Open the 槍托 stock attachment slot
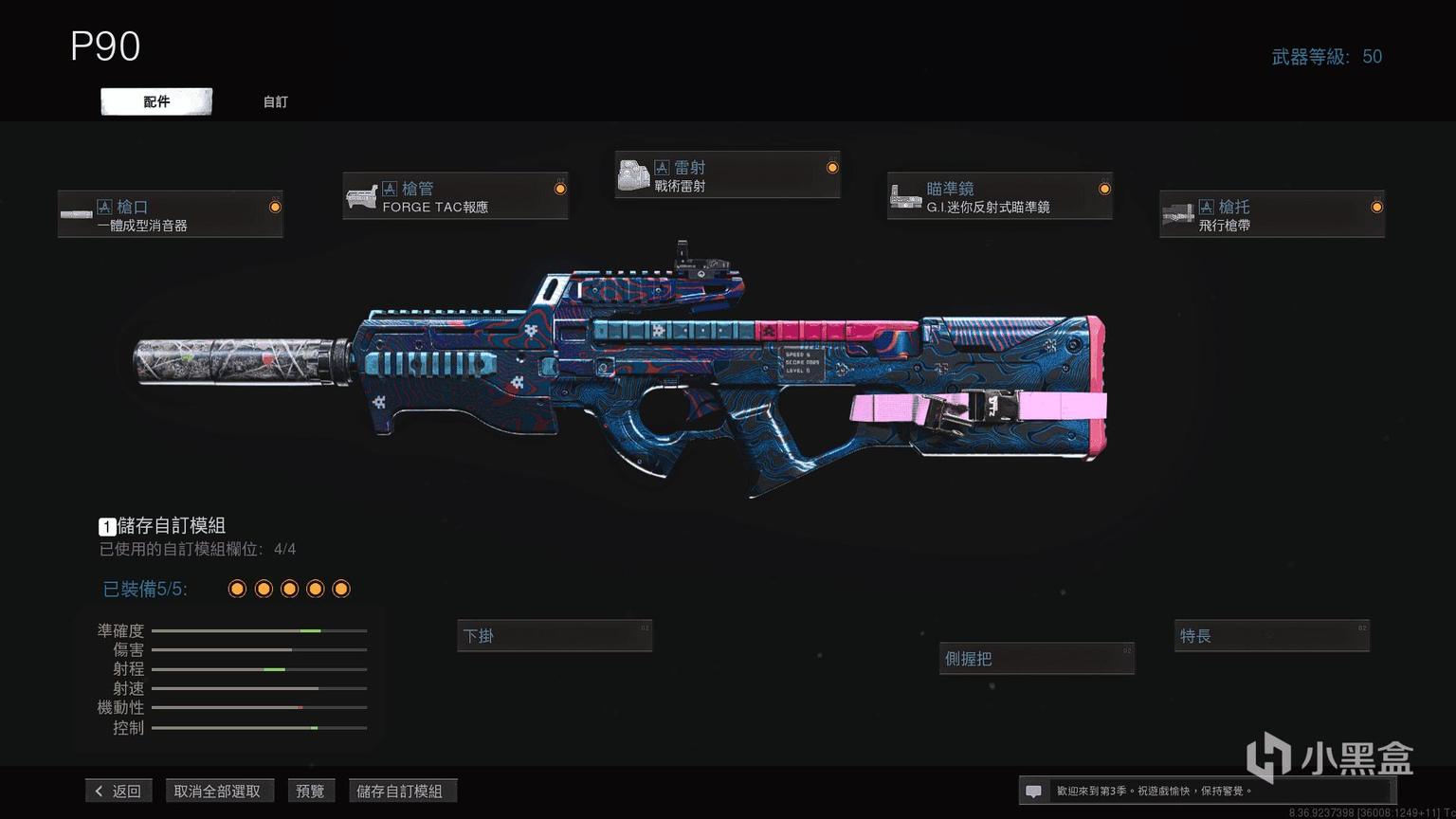This screenshot has width=1456, height=819. click(x=1271, y=214)
